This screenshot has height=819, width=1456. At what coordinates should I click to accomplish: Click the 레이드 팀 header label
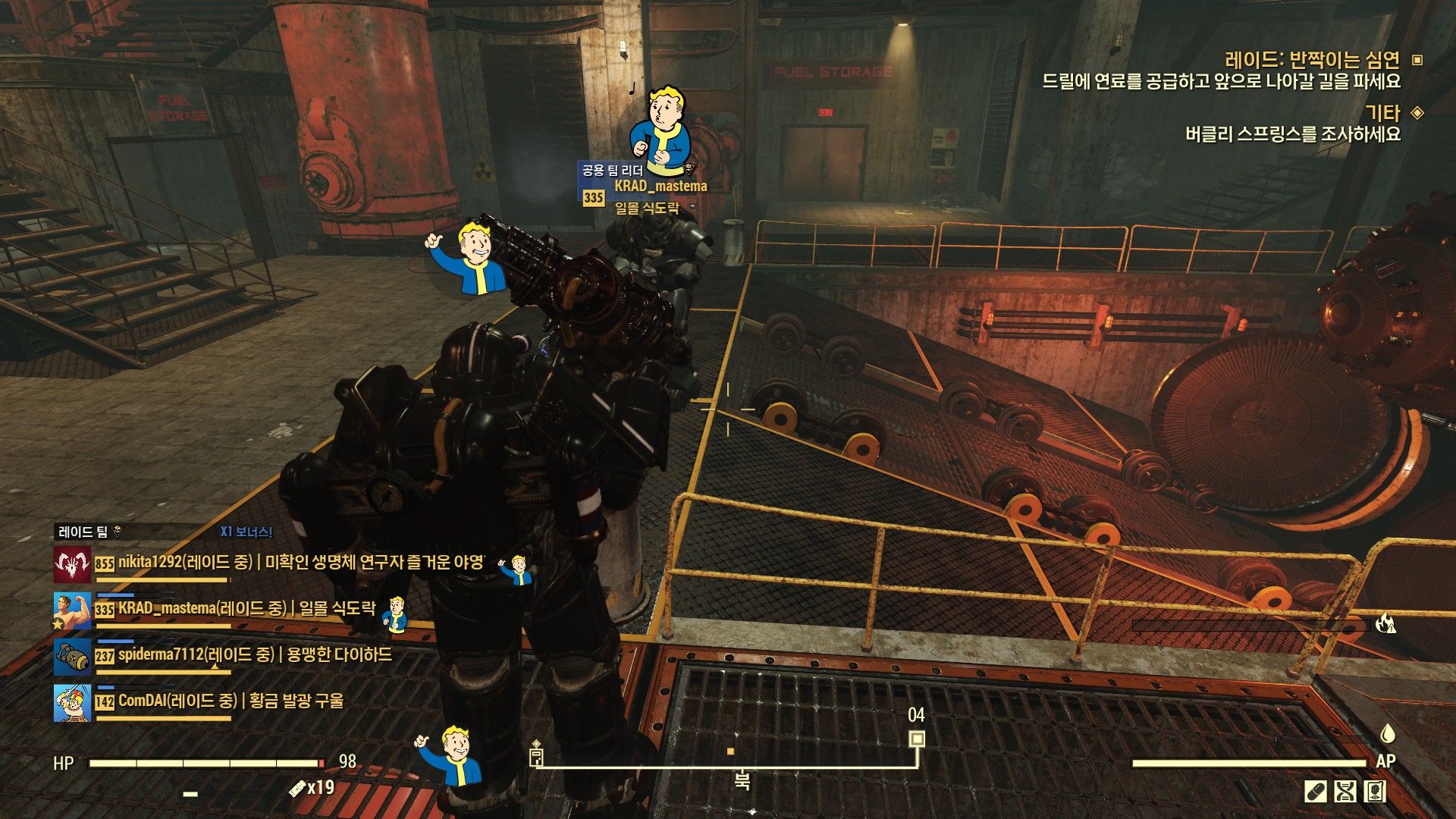[83, 532]
